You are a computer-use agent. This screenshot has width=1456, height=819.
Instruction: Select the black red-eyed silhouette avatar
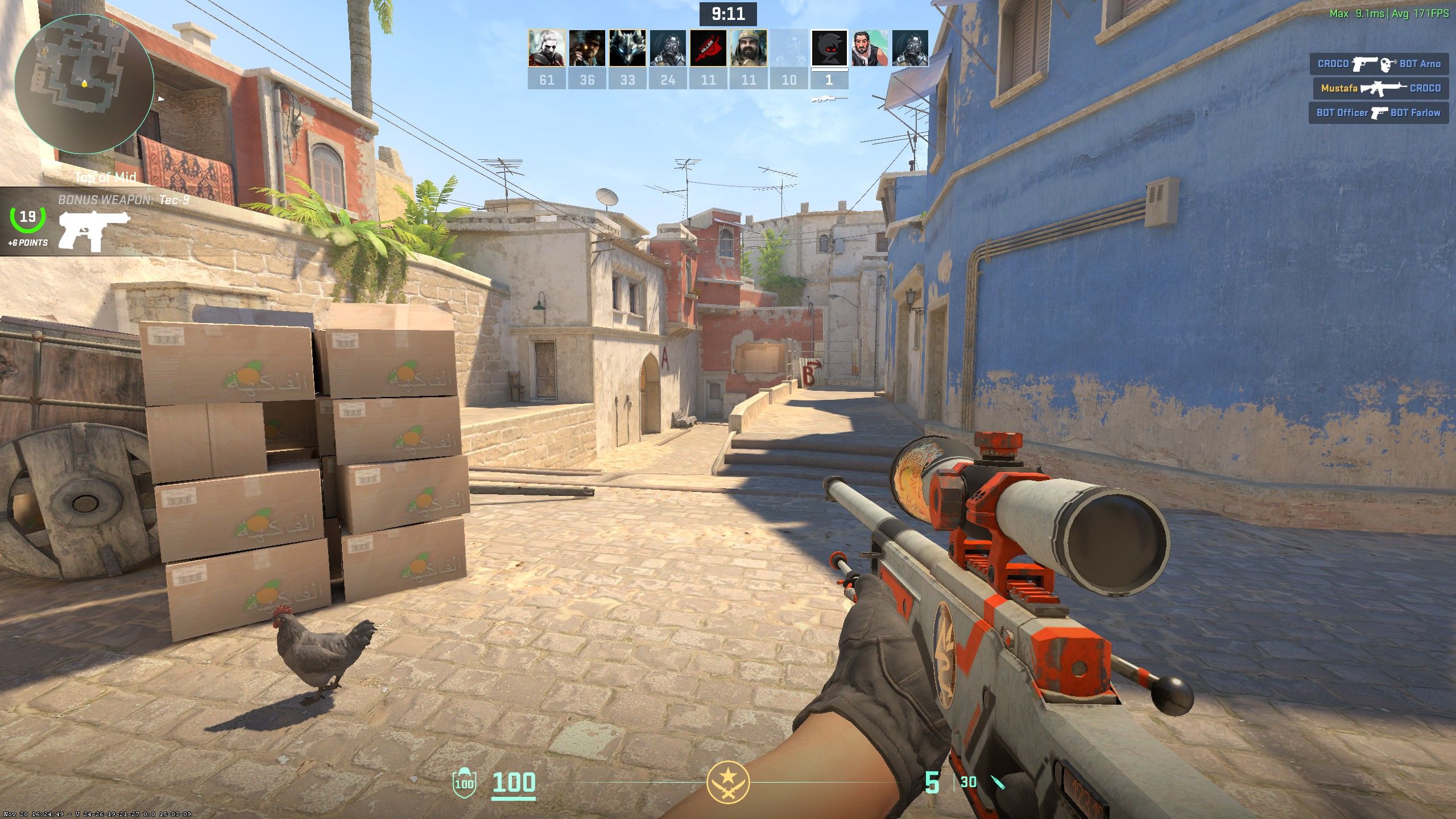[829, 48]
